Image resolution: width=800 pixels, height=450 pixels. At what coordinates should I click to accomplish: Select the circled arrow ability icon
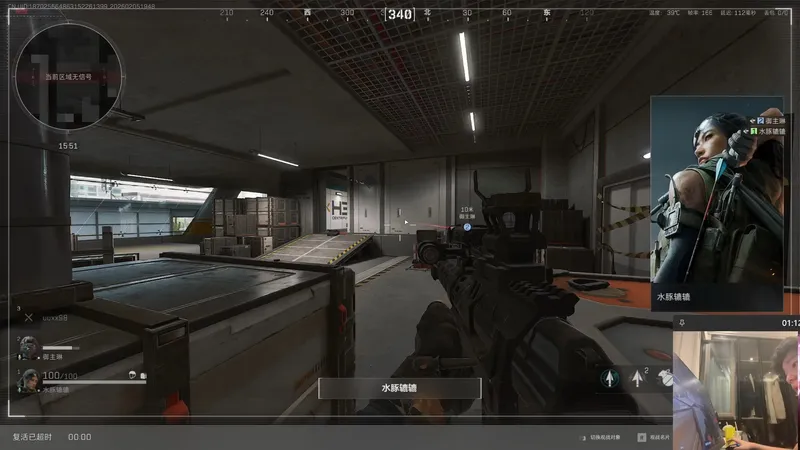[609, 379]
